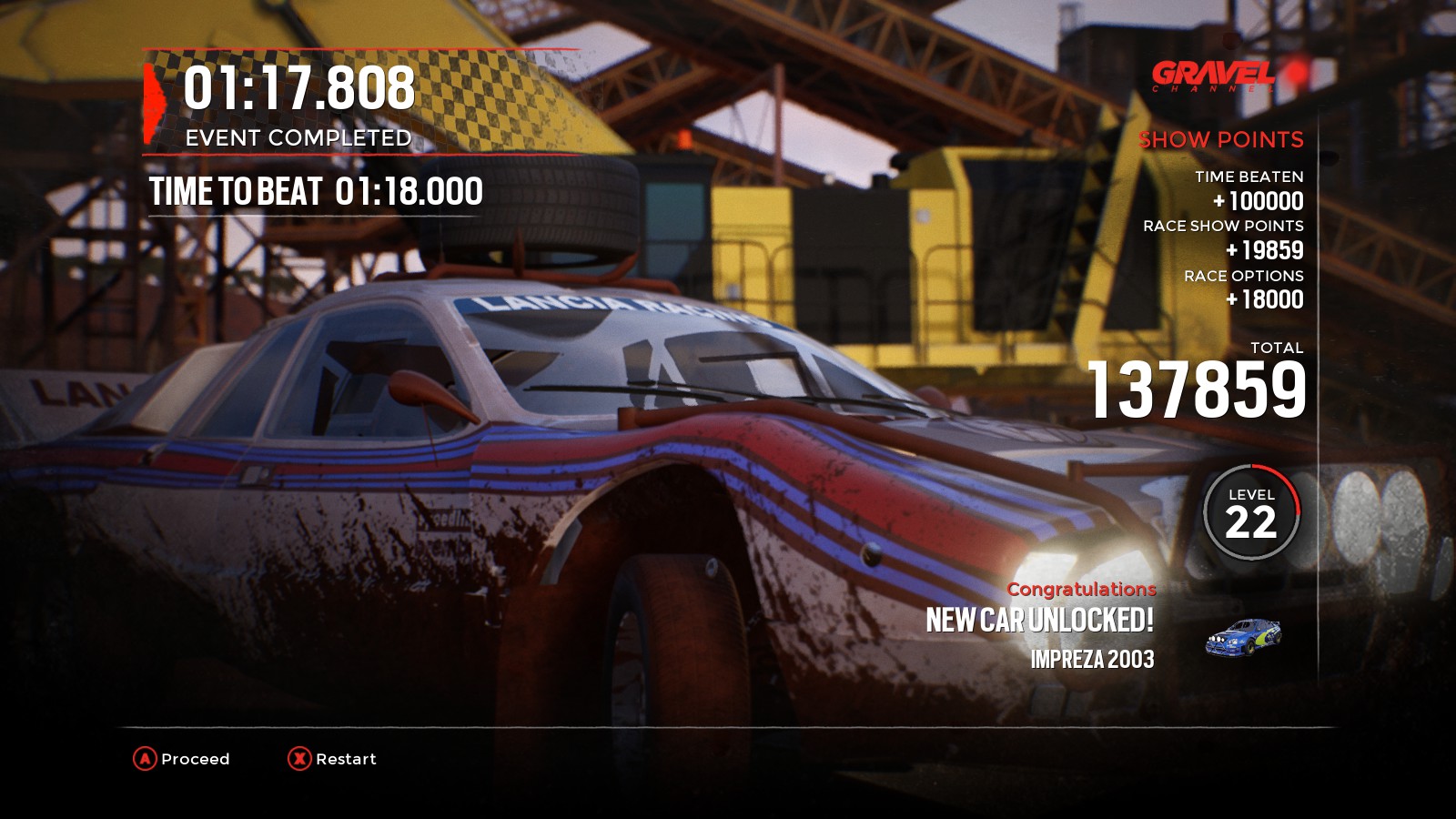Restart the event
Viewport: 1456px width, 819px height.
(x=332, y=759)
